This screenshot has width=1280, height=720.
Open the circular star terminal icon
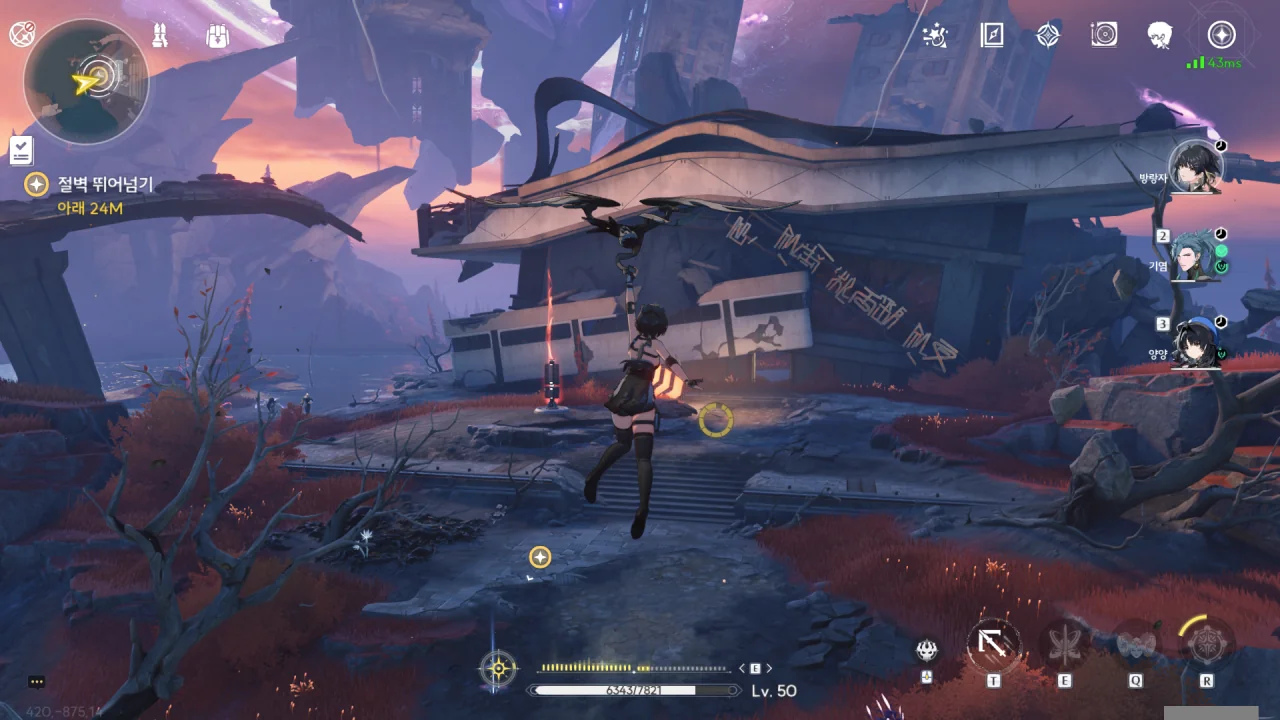tap(1220, 35)
